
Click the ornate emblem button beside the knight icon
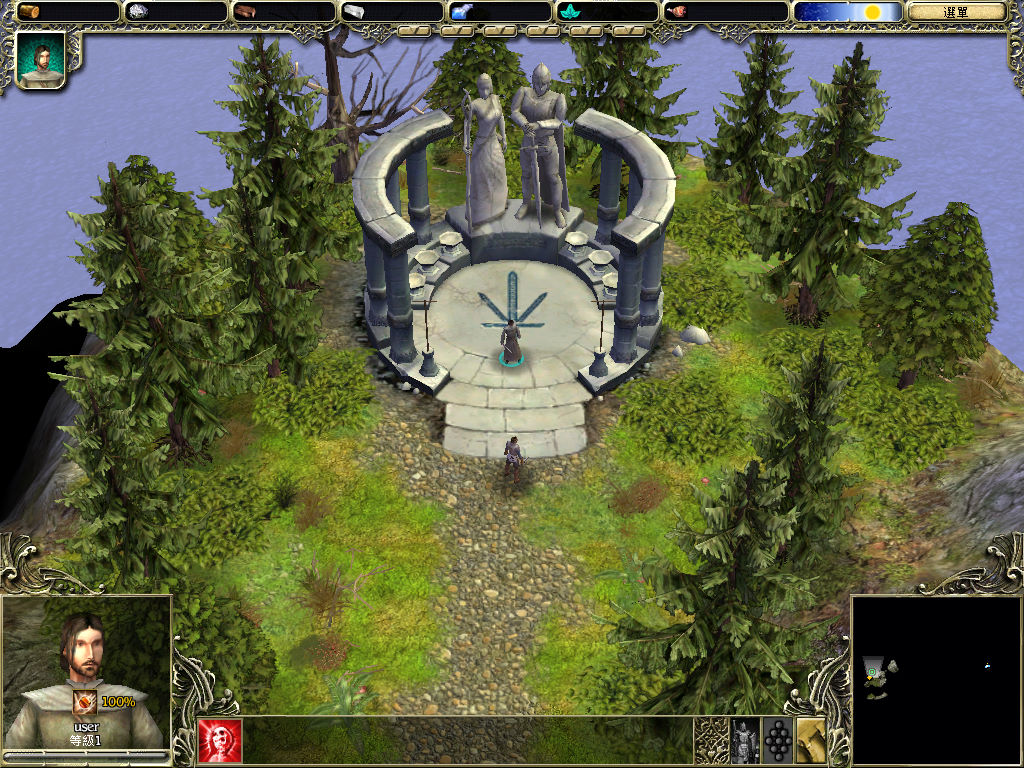click(x=711, y=741)
